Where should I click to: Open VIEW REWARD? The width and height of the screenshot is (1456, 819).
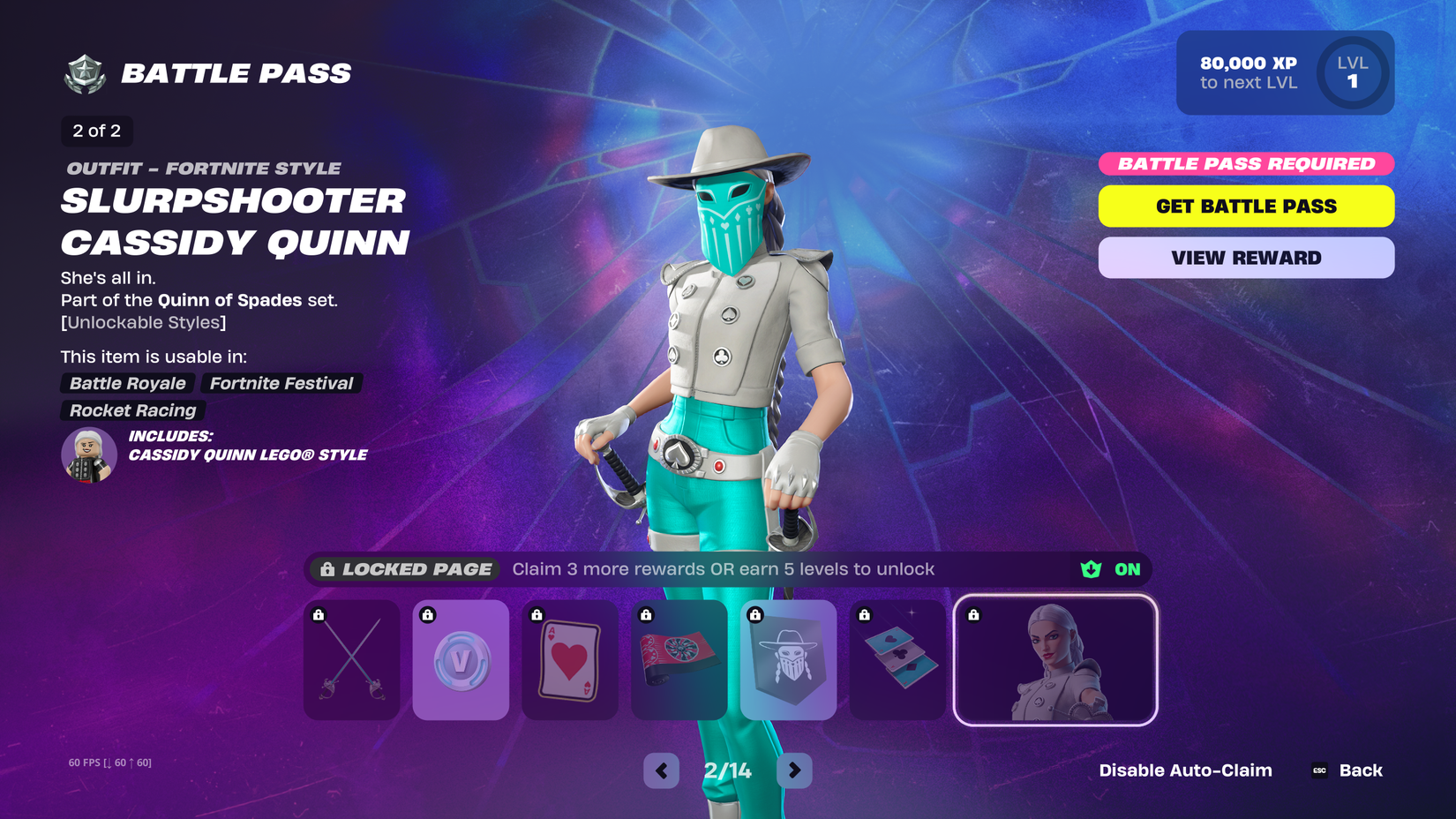(1245, 257)
